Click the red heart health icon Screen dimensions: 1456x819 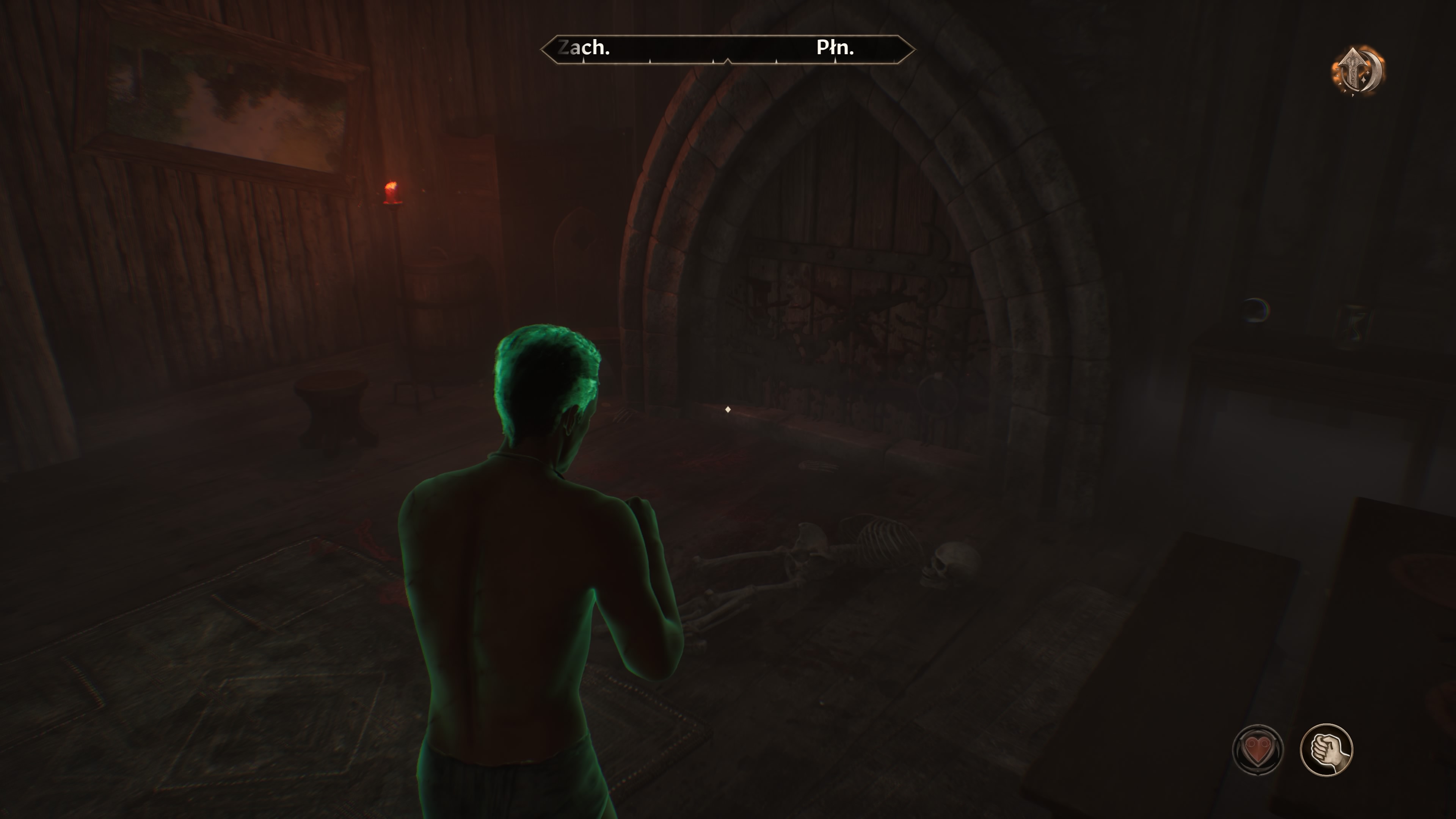coord(1258,750)
